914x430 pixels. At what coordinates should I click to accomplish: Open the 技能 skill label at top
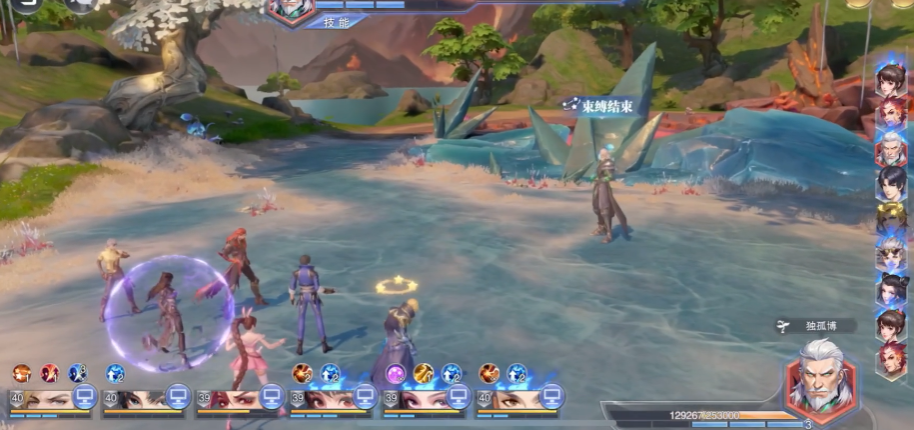(329, 21)
